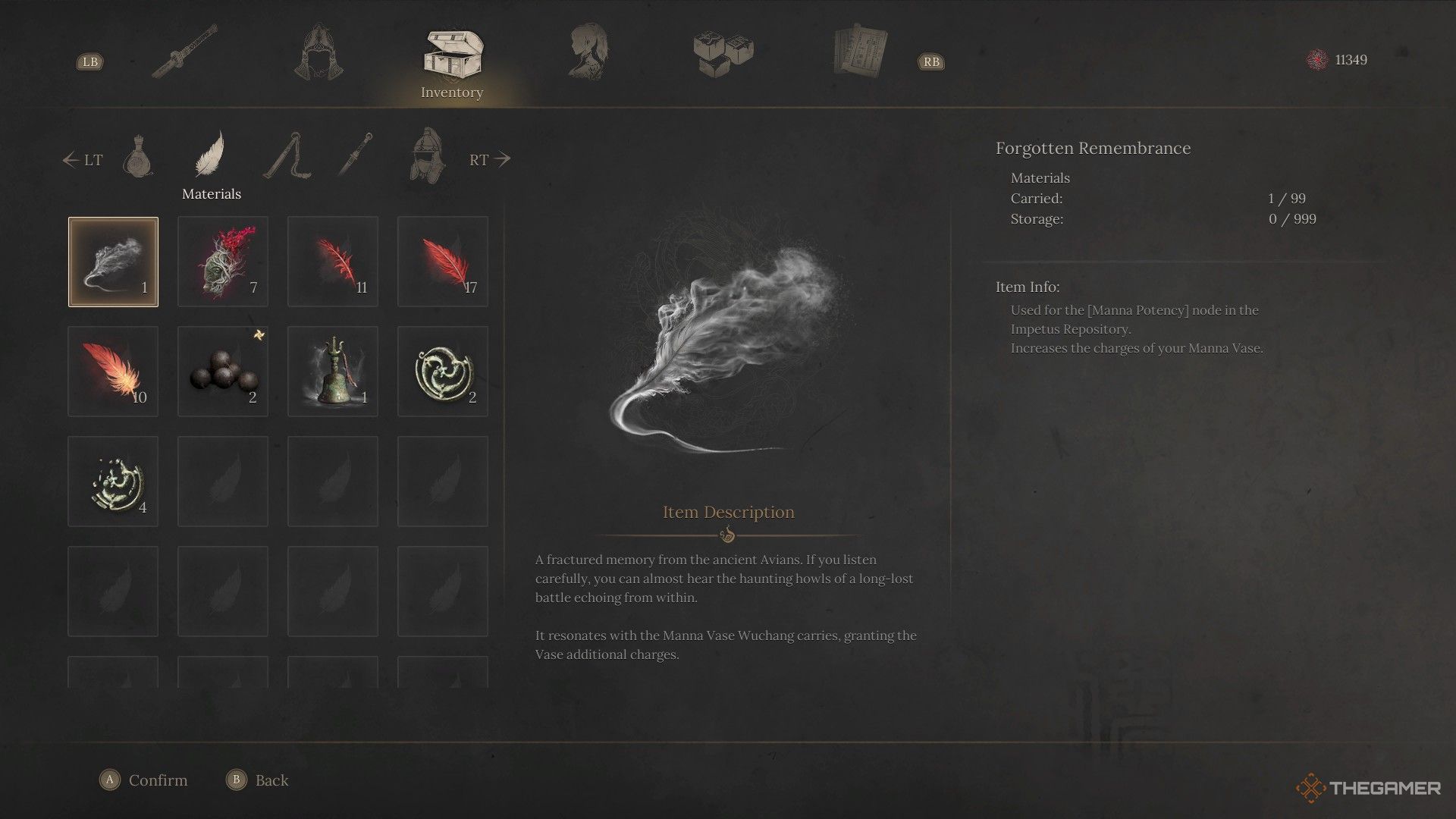The height and width of the screenshot is (819, 1456).
Task: Select the Inventory chest tab
Action: tap(452, 55)
